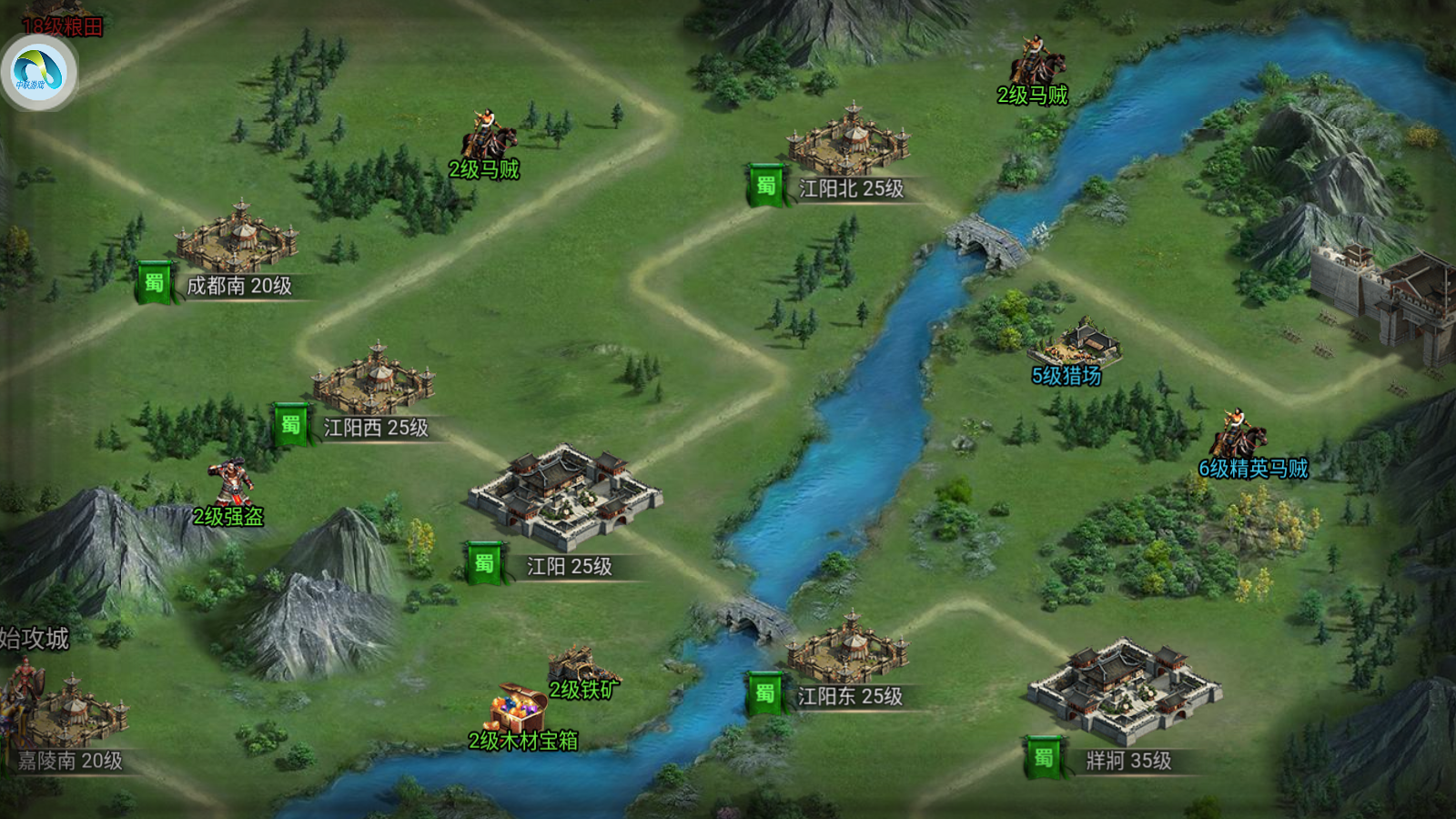The height and width of the screenshot is (819, 1456).
Task: Select the 18级粮田 farmland label
Action: coord(62,25)
